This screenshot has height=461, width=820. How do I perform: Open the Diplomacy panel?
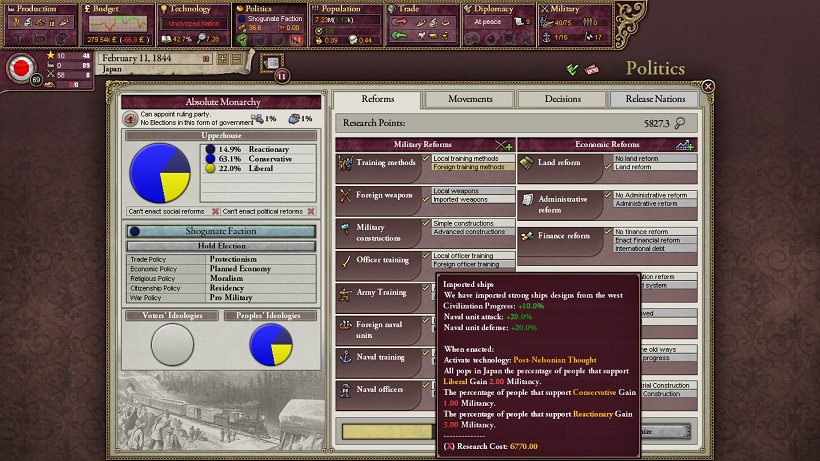point(497,9)
